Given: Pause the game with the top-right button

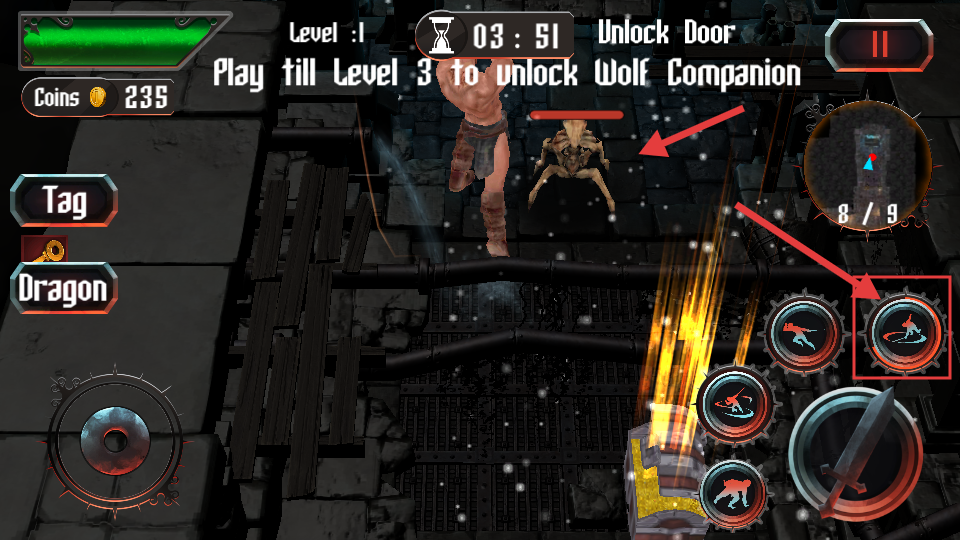Looking at the screenshot, I should point(879,45).
